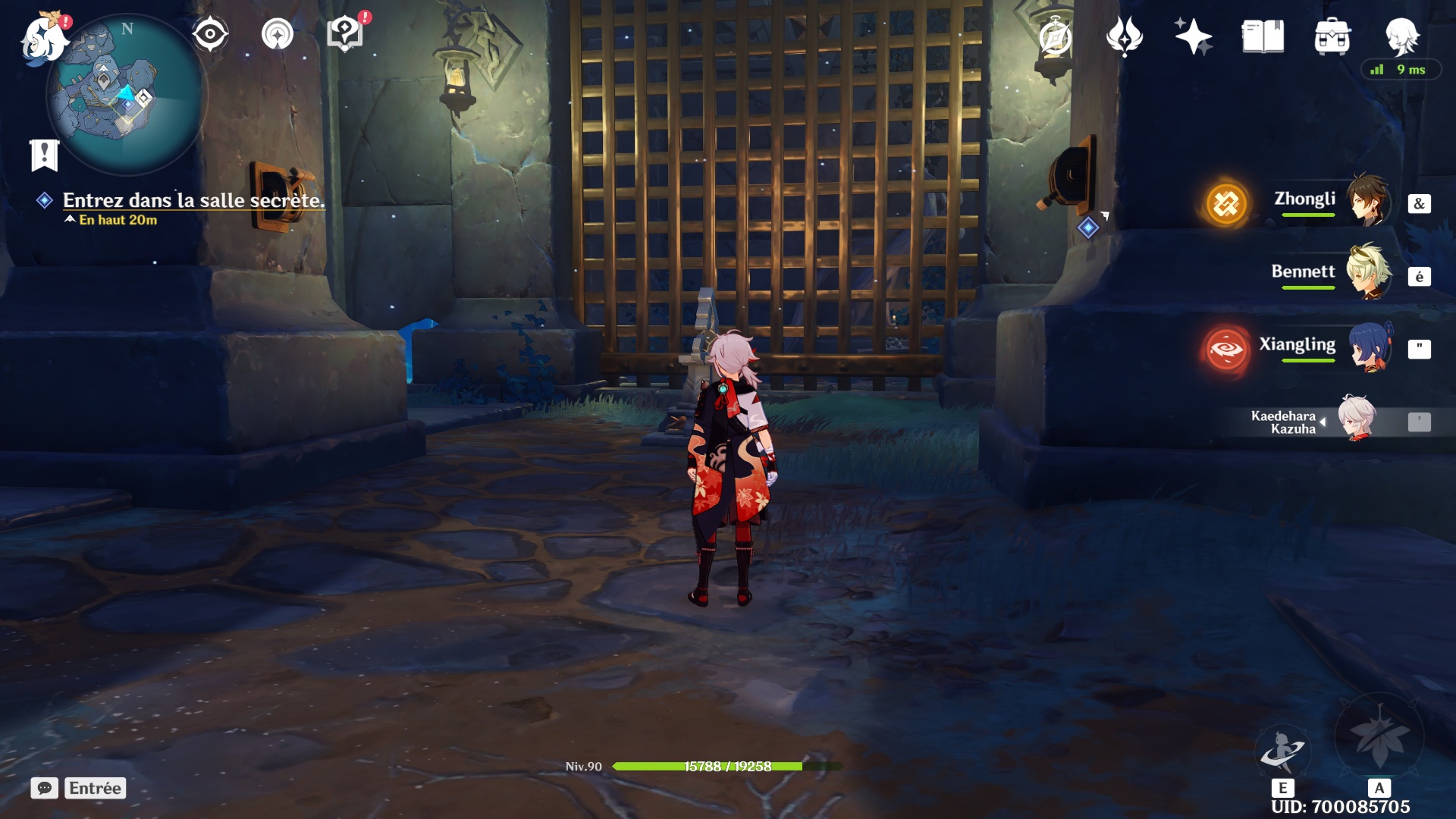Activate Kazuha's maple leaf elemental burst
Viewport: 1456px width, 819px height.
pyautogui.click(x=1379, y=736)
